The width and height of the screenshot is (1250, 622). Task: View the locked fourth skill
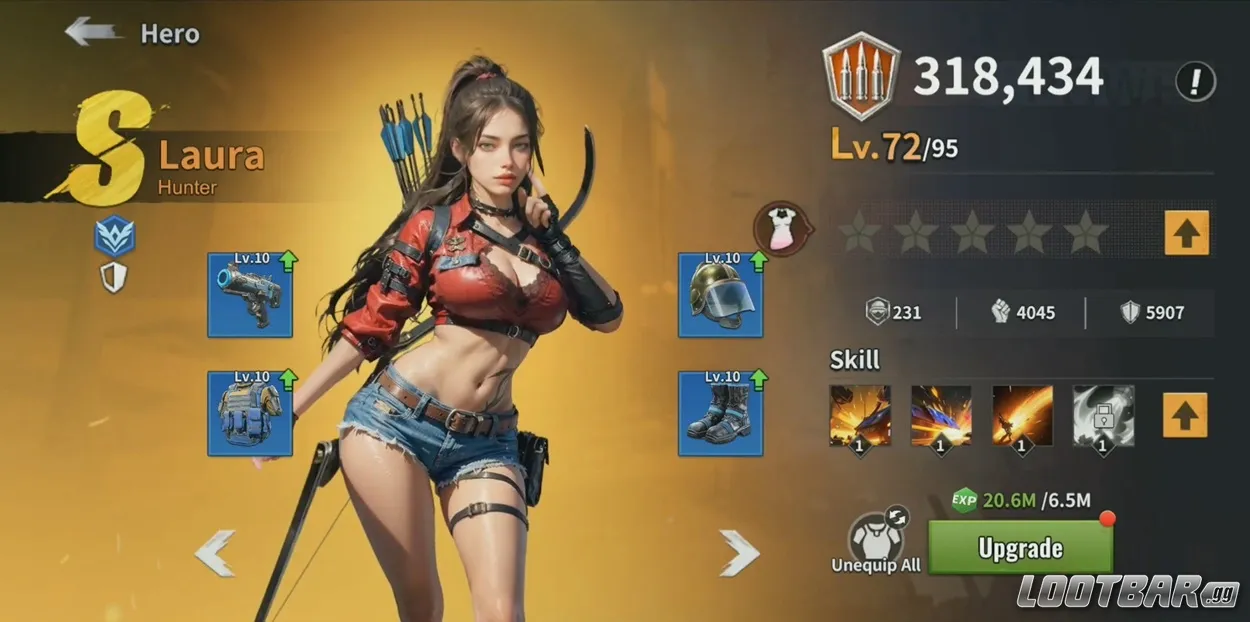(1103, 414)
